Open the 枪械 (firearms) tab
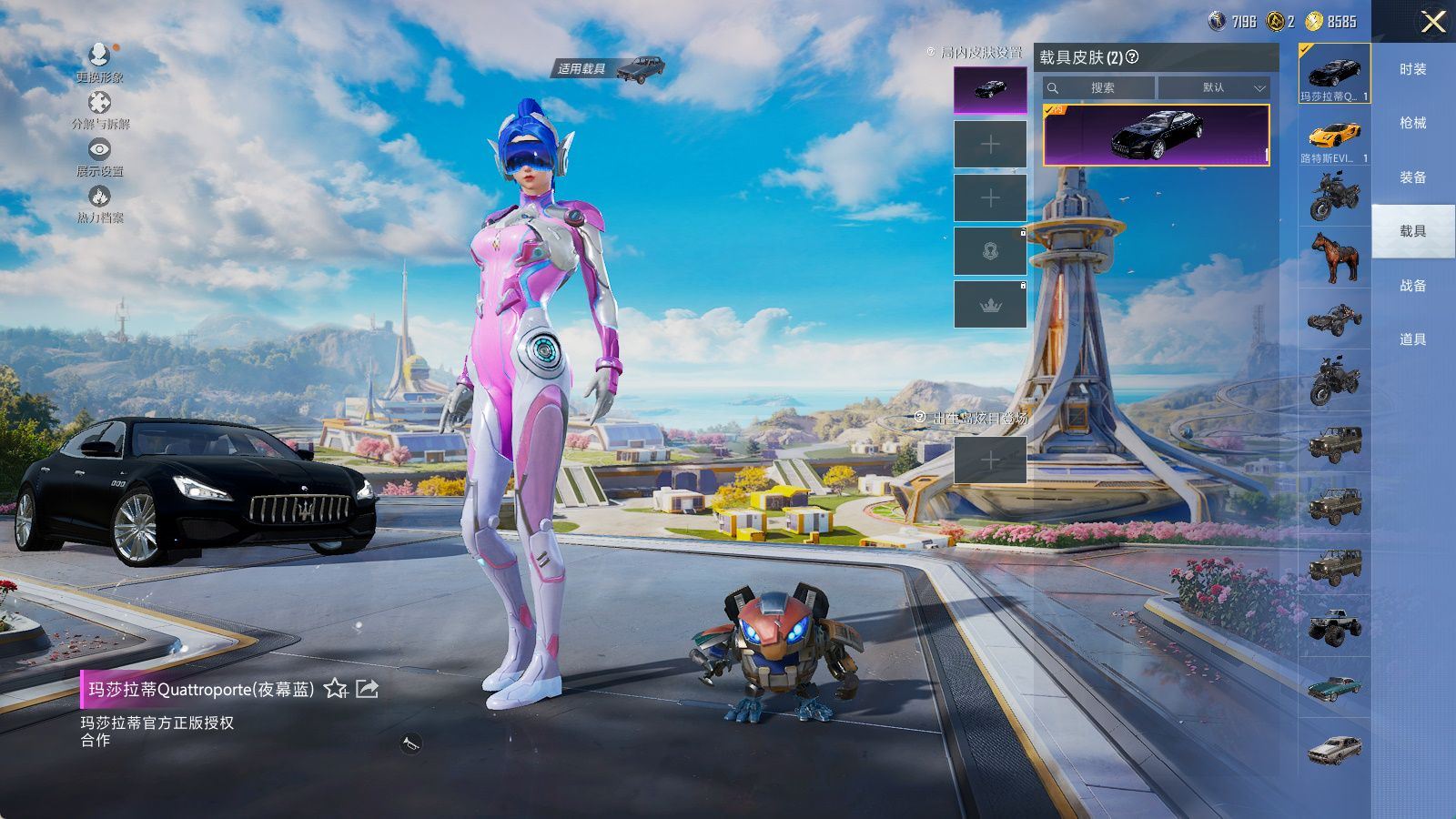 pyautogui.click(x=1412, y=123)
